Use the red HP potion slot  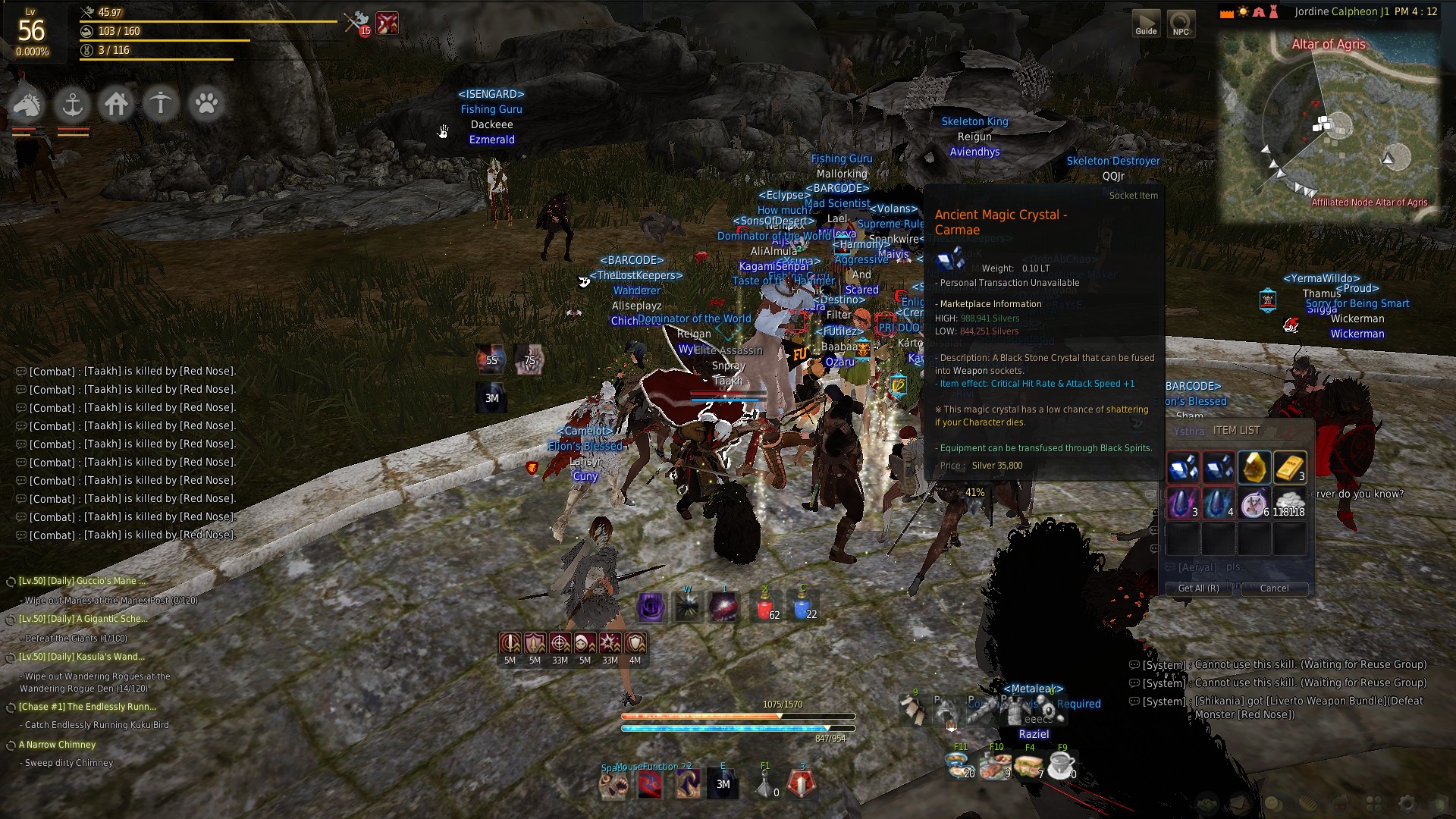766,607
